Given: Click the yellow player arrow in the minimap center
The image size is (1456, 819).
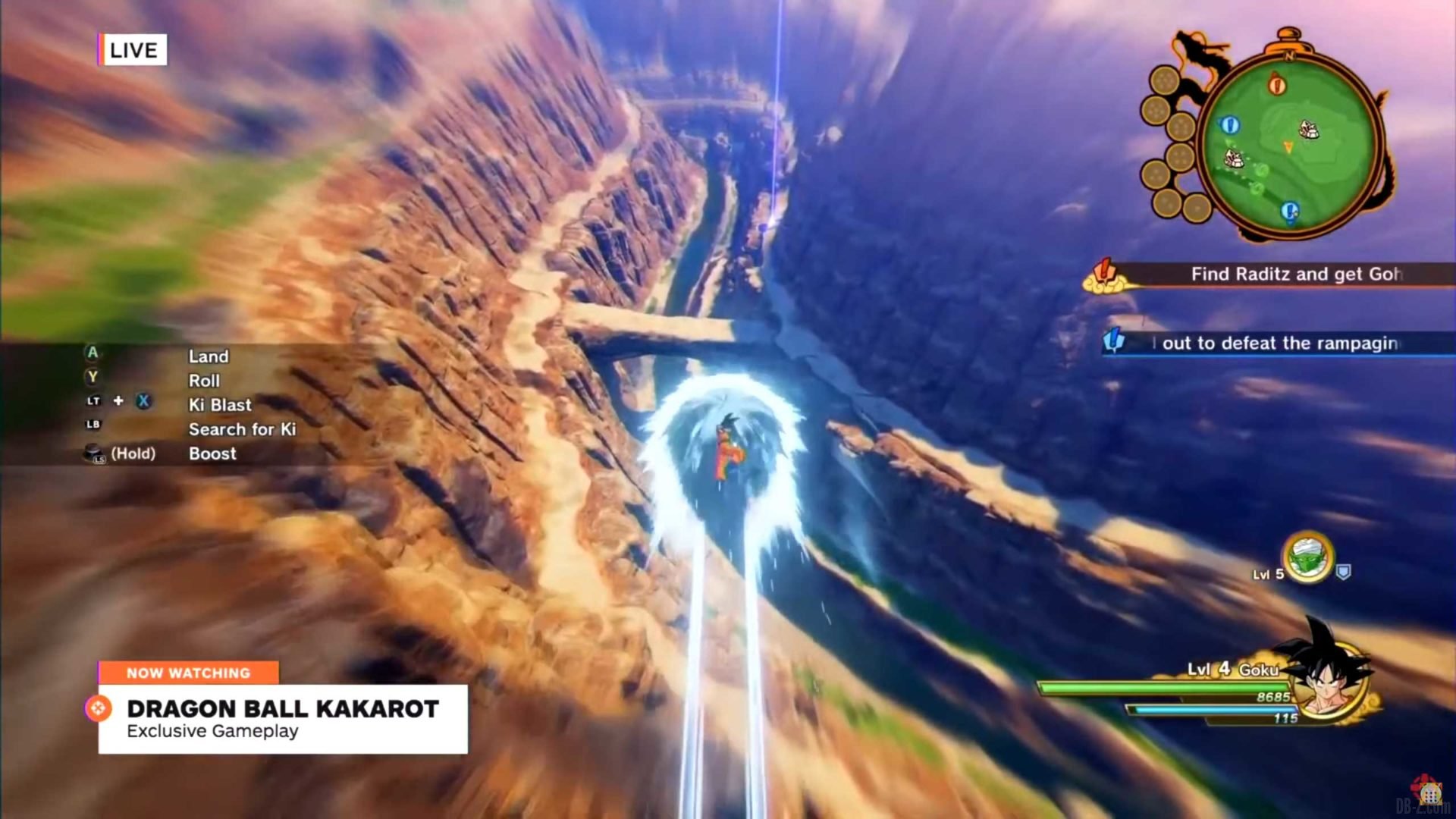Looking at the screenshot, I should [1288, 147].
